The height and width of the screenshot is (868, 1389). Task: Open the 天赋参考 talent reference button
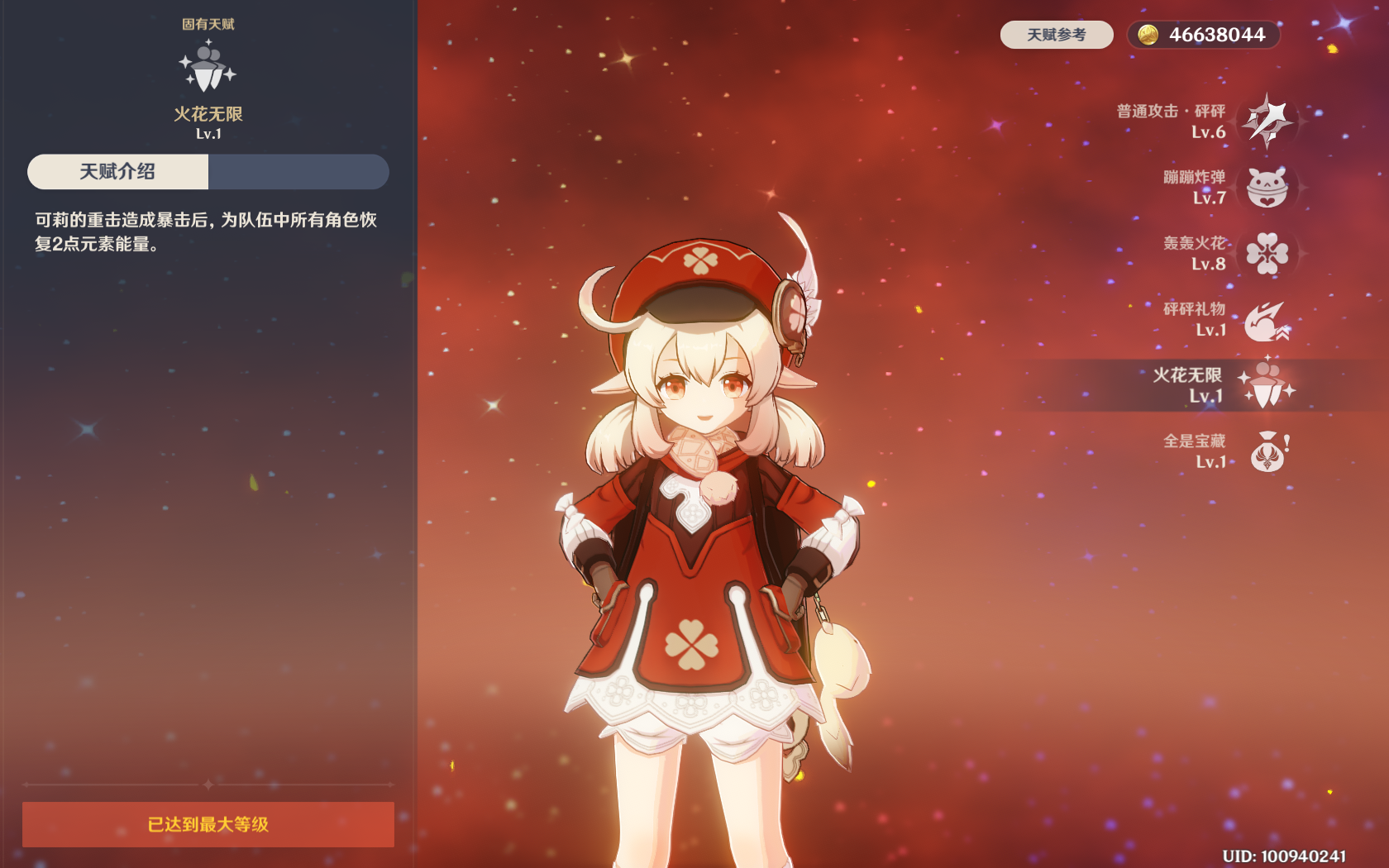[x=1056, y=35]
